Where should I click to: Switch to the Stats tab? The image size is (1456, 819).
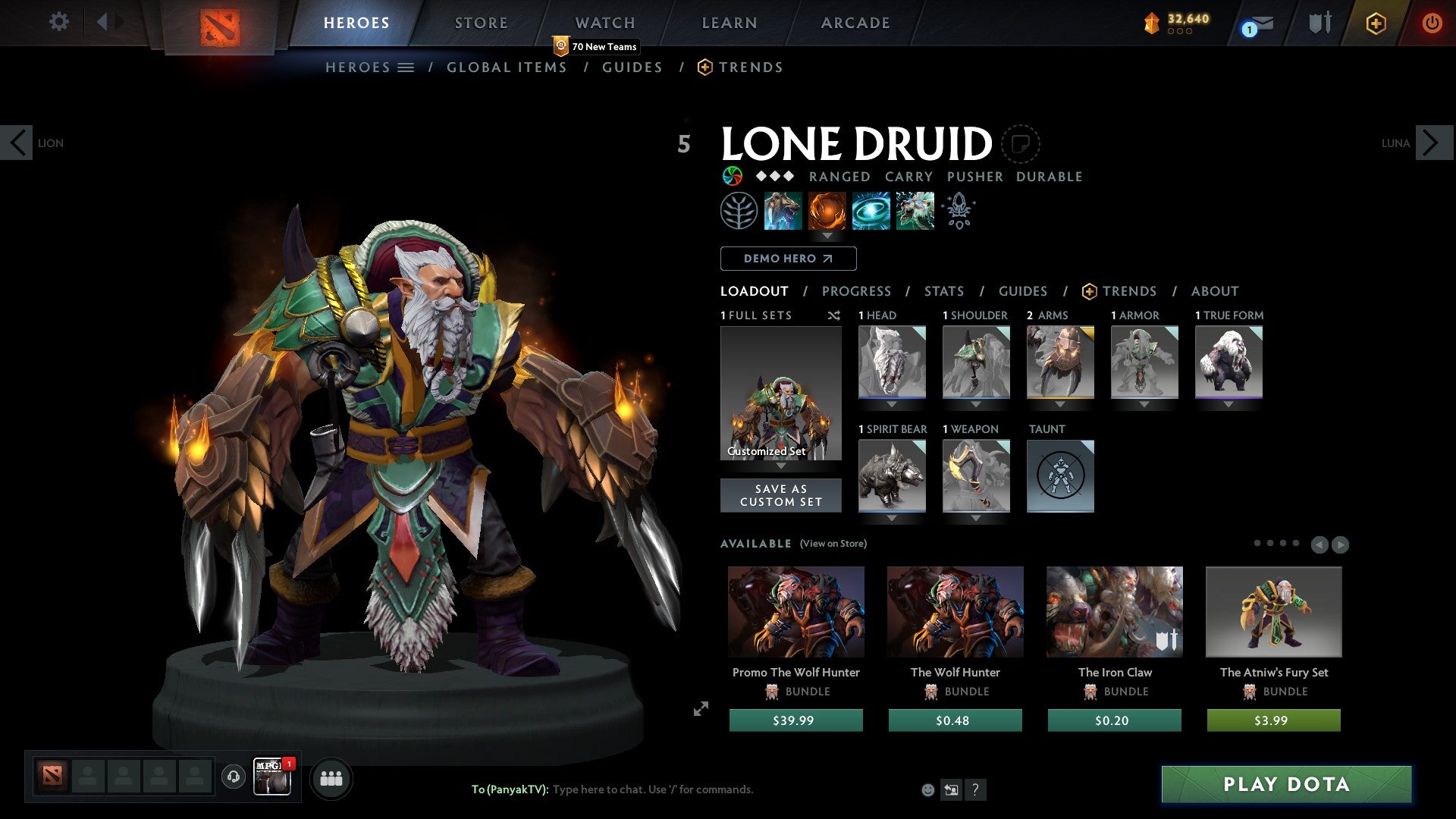pos(943,291)
